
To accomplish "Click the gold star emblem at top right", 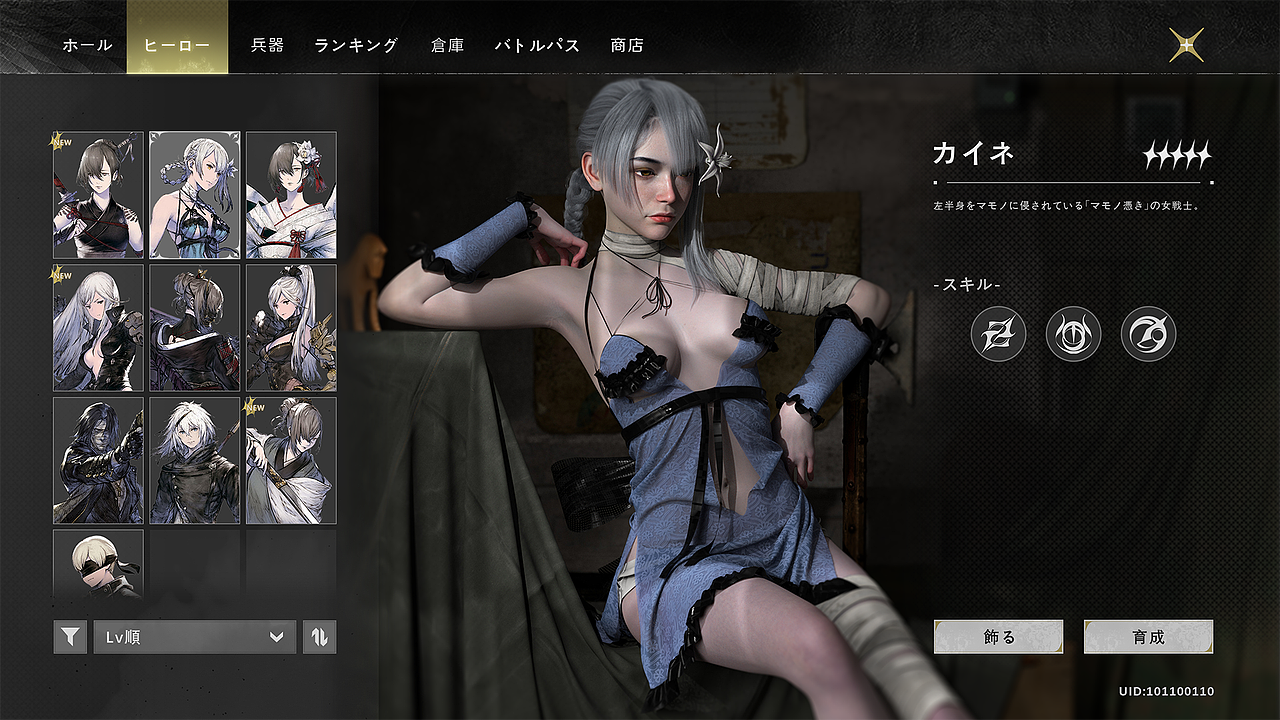I will (1184, 44).
